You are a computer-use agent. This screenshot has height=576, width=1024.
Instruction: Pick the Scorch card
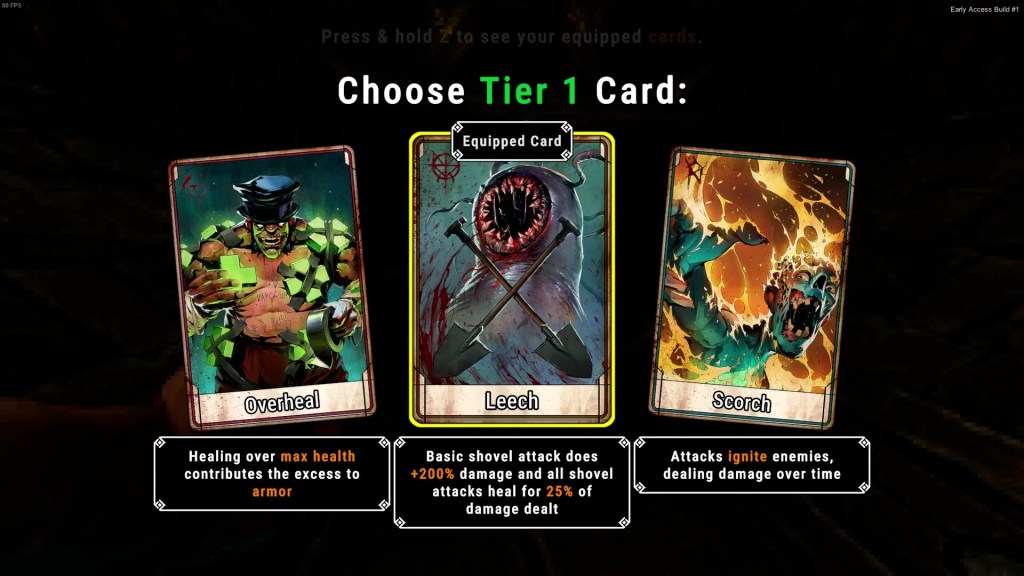tap(752, 285)
